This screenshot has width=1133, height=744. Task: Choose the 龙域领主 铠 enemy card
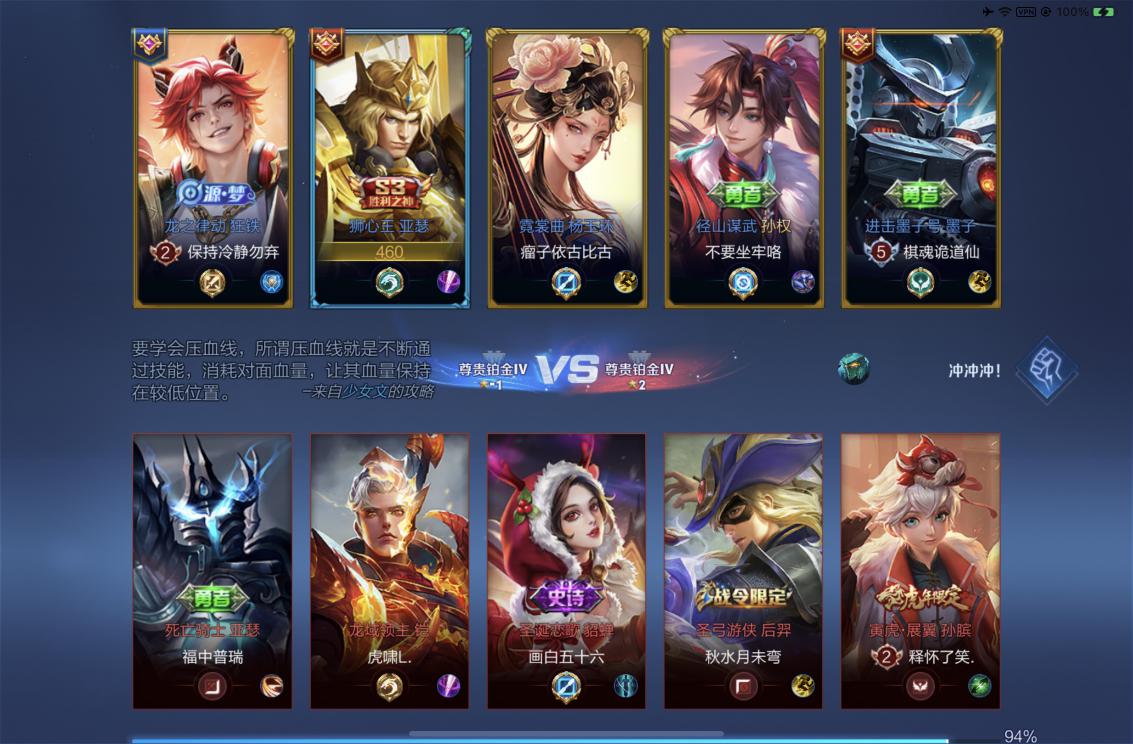click(x=390, y=571)
